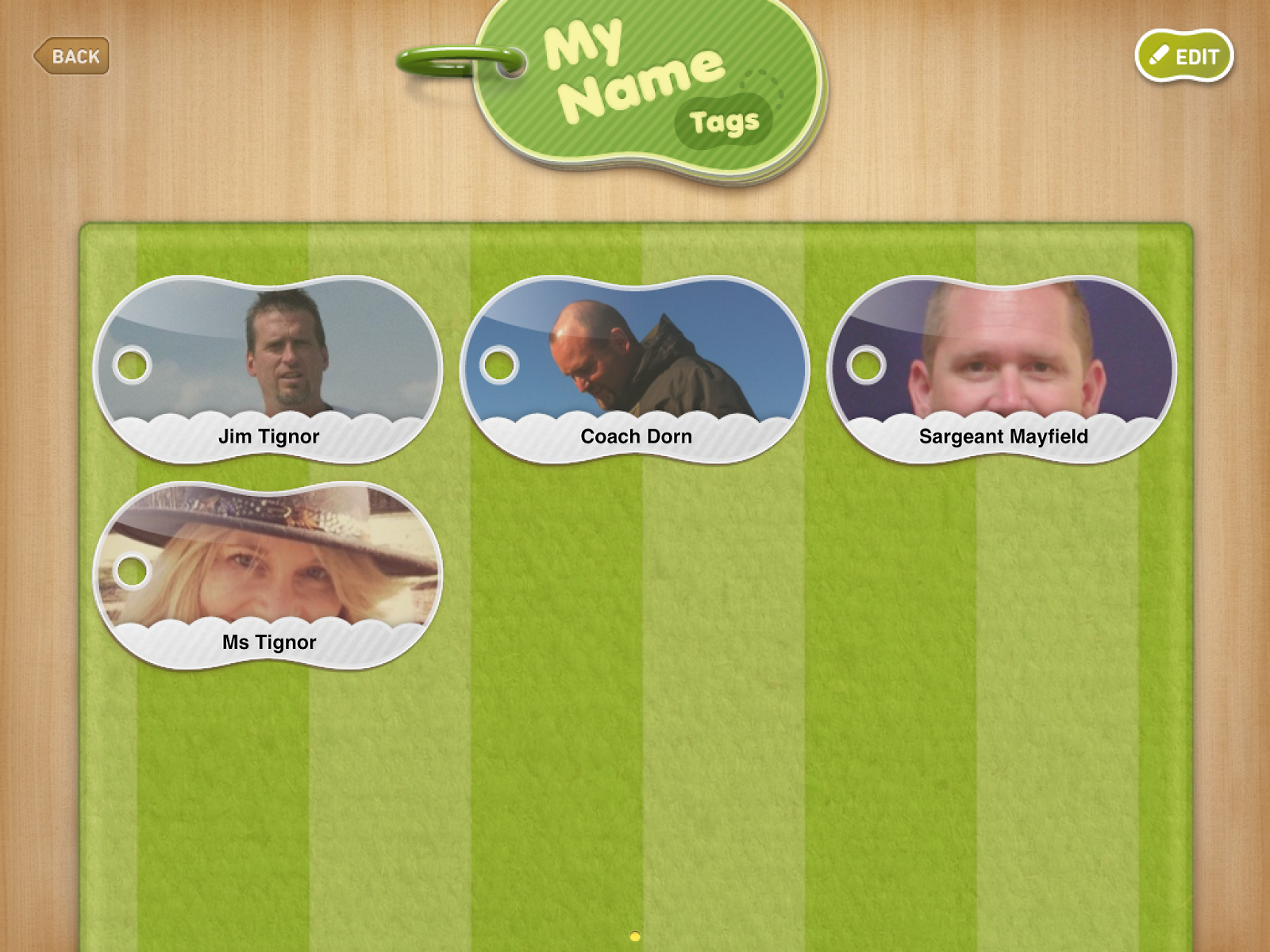Select the Tags label on the header
Image resolution: width=1270 pixels, height=952 pixels.
[x=725, y=121]
